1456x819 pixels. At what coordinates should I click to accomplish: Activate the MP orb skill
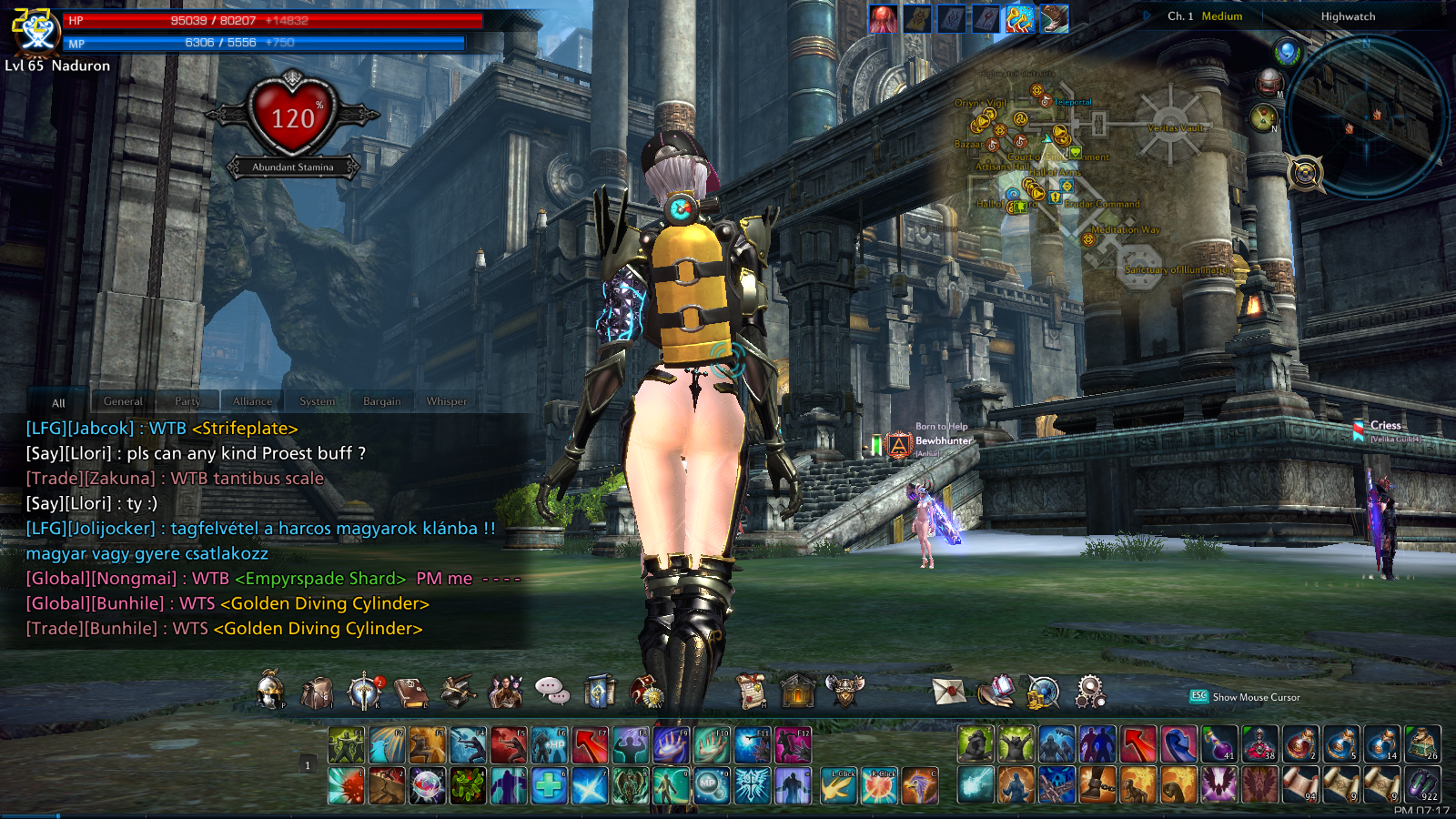(712, 785)
